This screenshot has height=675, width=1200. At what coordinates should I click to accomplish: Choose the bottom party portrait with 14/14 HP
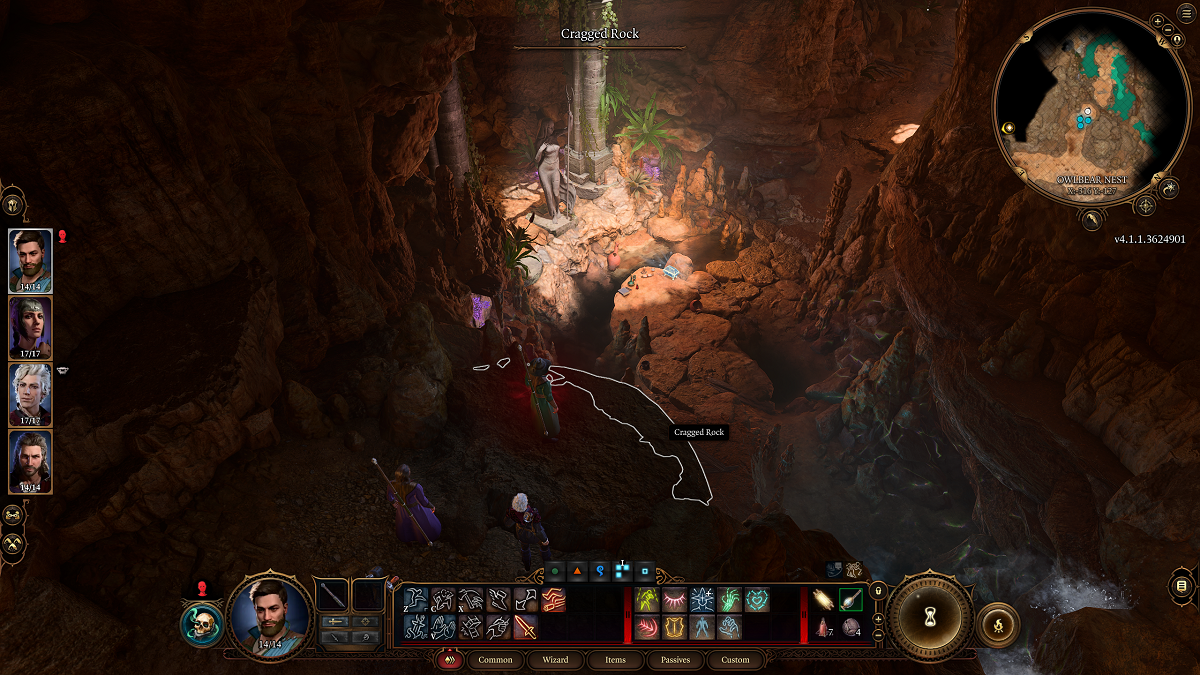[x=30, y=461]
